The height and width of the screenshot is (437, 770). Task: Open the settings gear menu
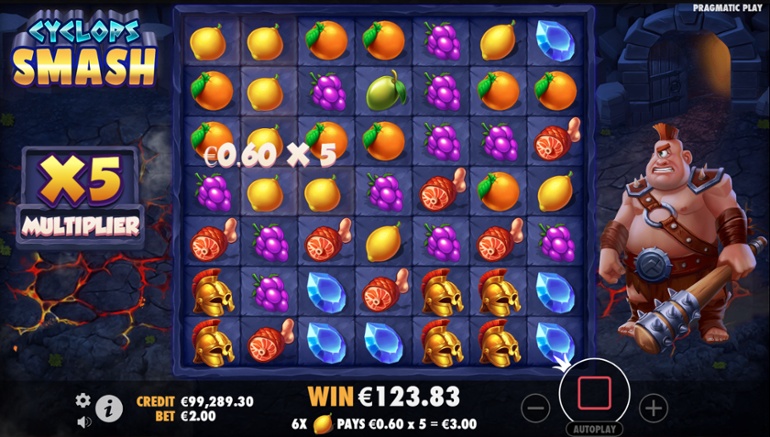(83, 399)
